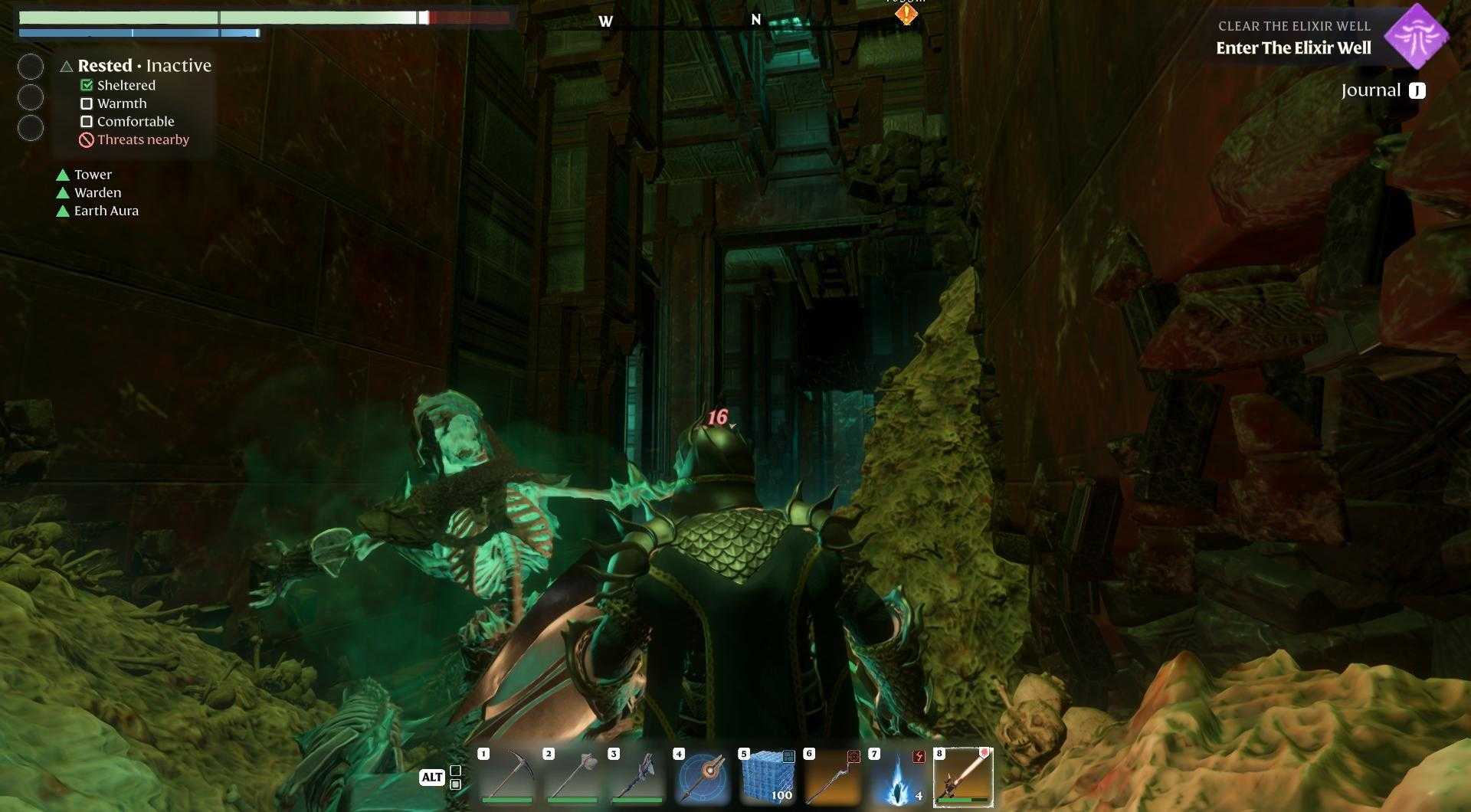Click the orange exclamation marker on the compass
The image size is (1471, 812).
point(905,14)
